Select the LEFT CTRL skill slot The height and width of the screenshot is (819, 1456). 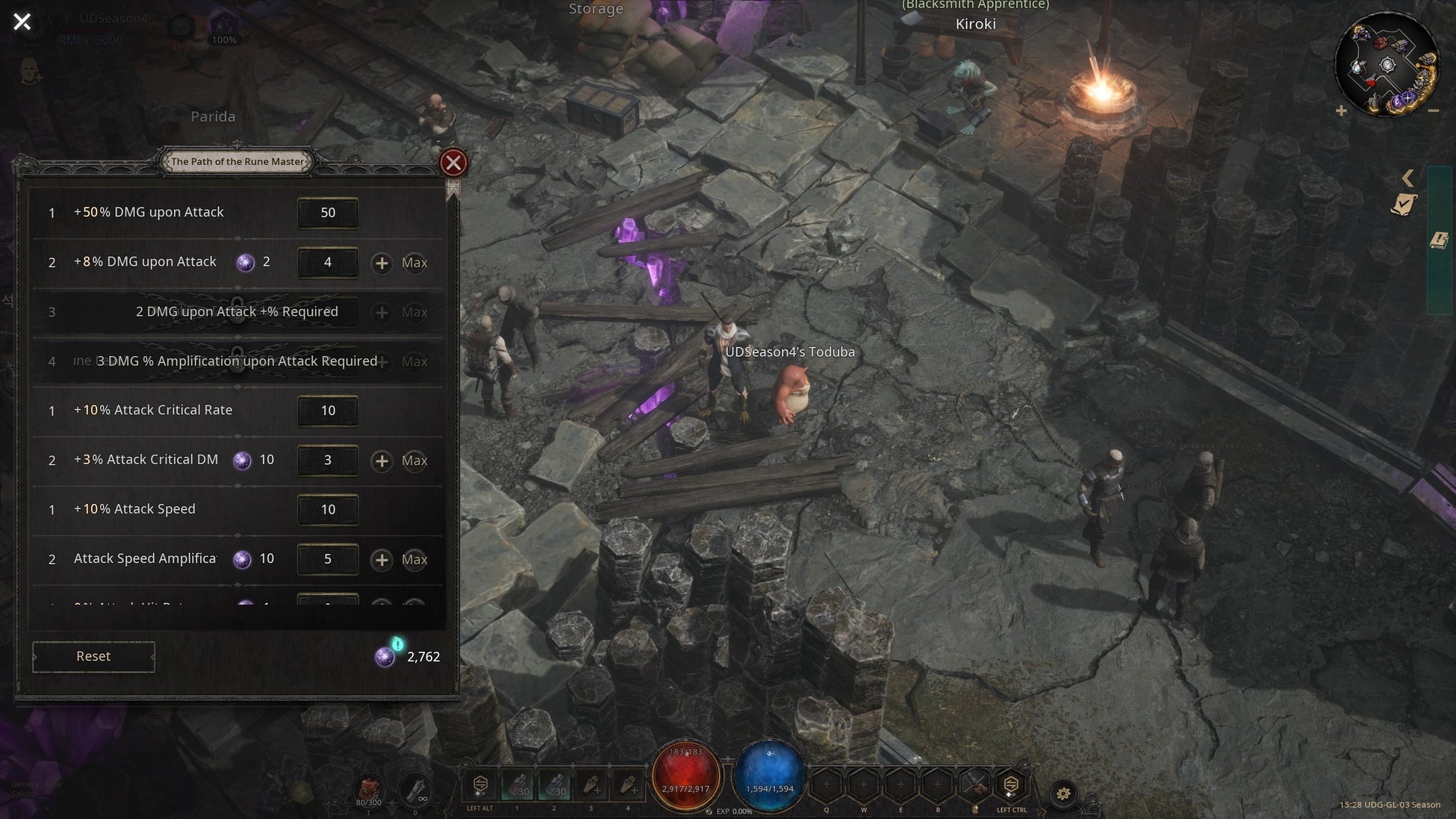pos(1011,785)
